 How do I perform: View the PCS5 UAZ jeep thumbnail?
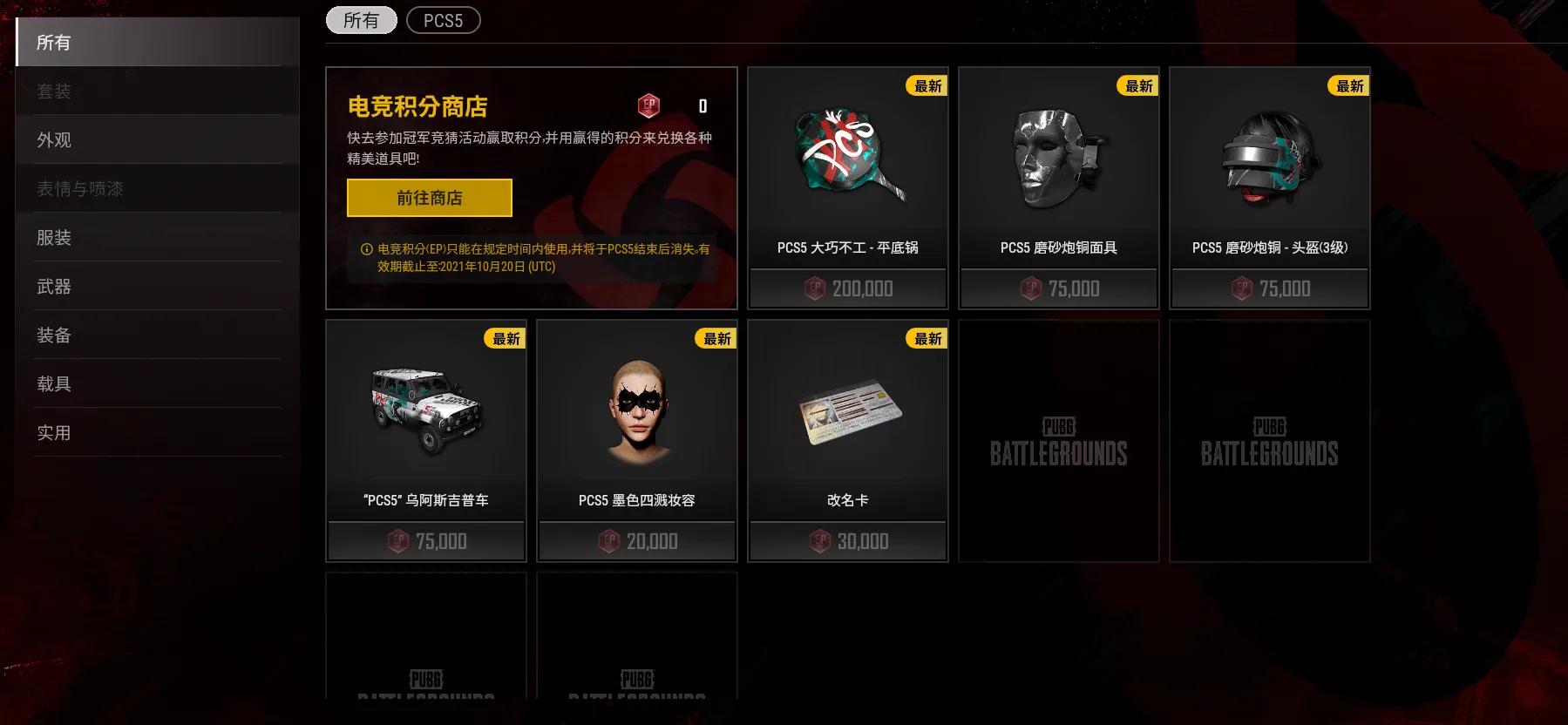(425, 410)
